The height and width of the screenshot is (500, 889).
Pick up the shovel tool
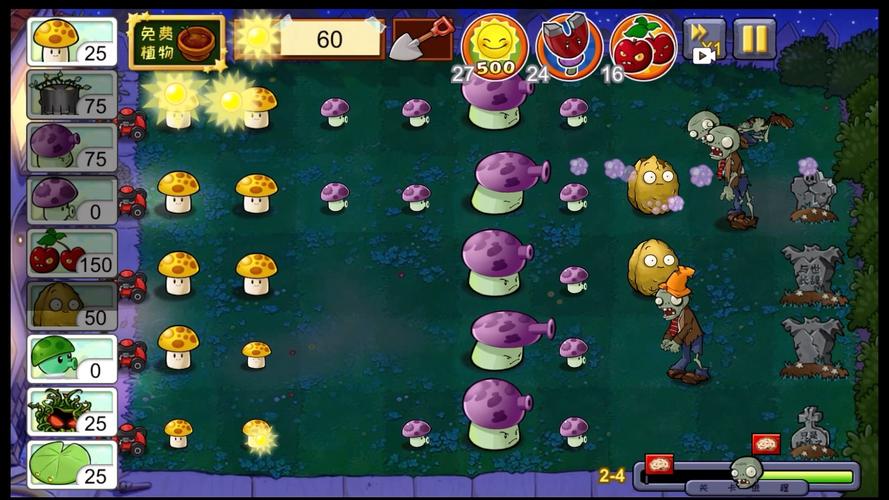421,41
